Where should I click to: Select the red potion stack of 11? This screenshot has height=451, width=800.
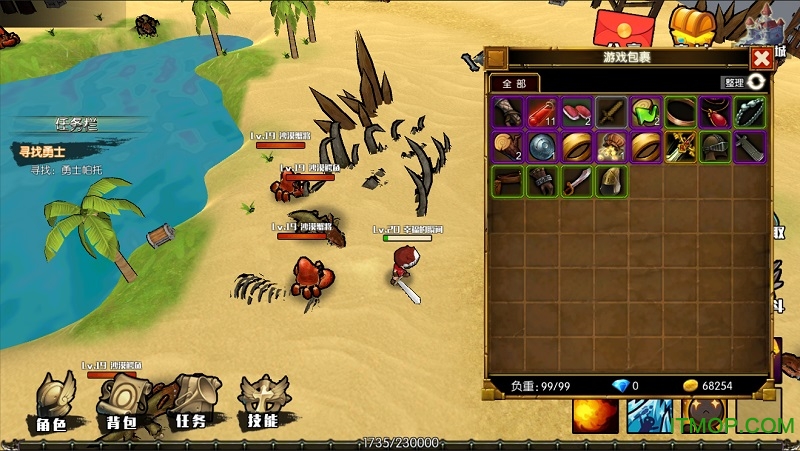[543, 112]
